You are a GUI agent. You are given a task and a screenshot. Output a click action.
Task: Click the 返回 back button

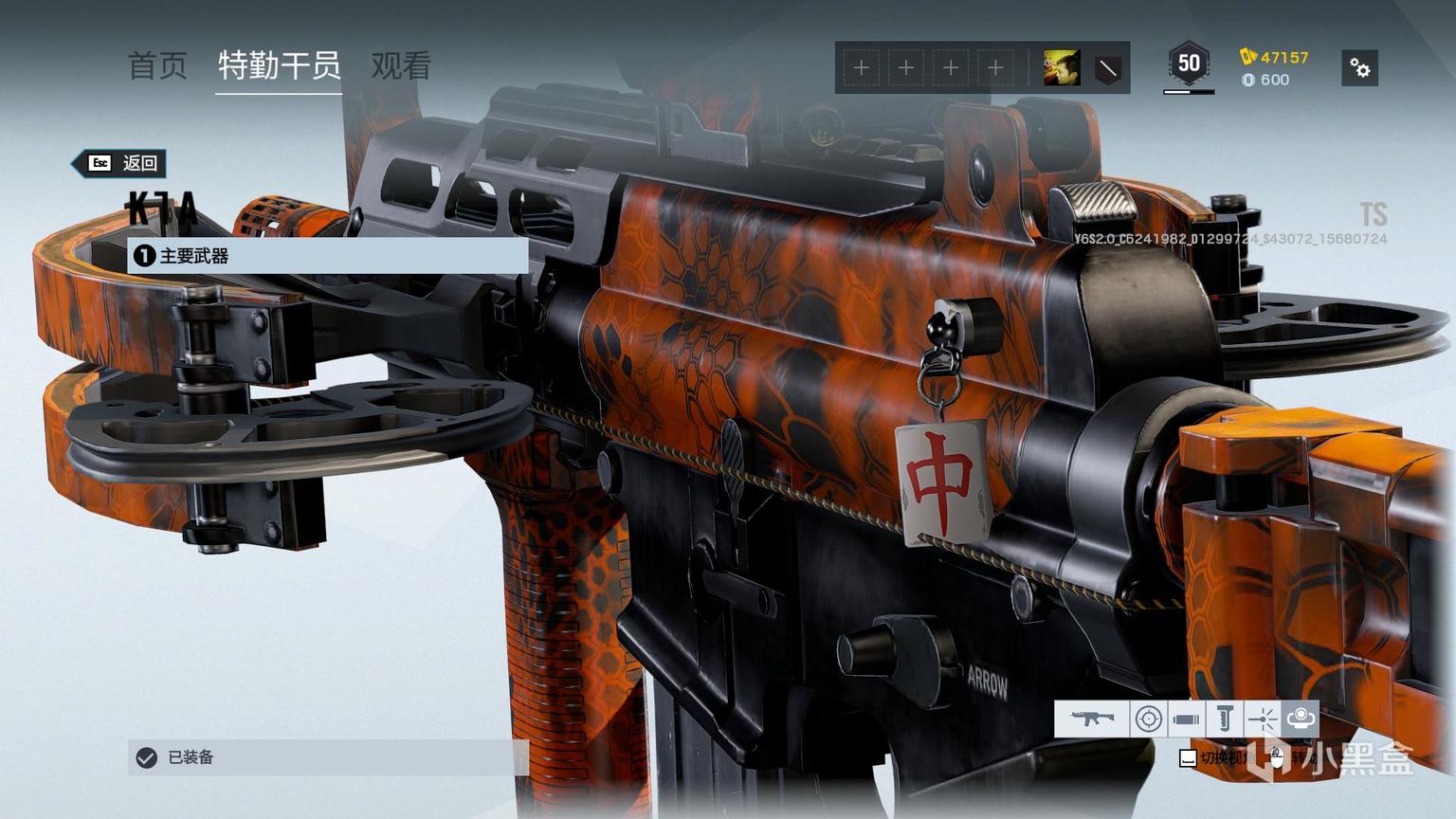click(x=124, y=163)
